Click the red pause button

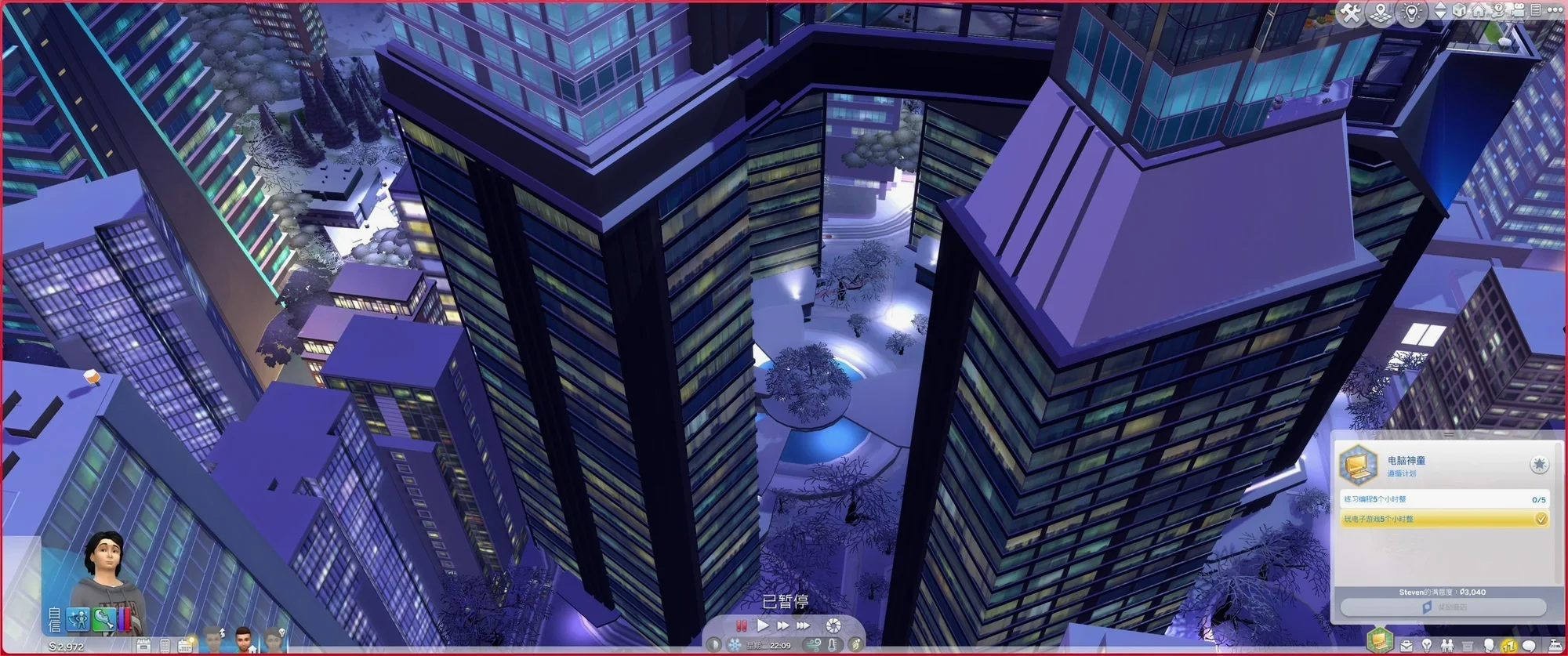(741, 625)
